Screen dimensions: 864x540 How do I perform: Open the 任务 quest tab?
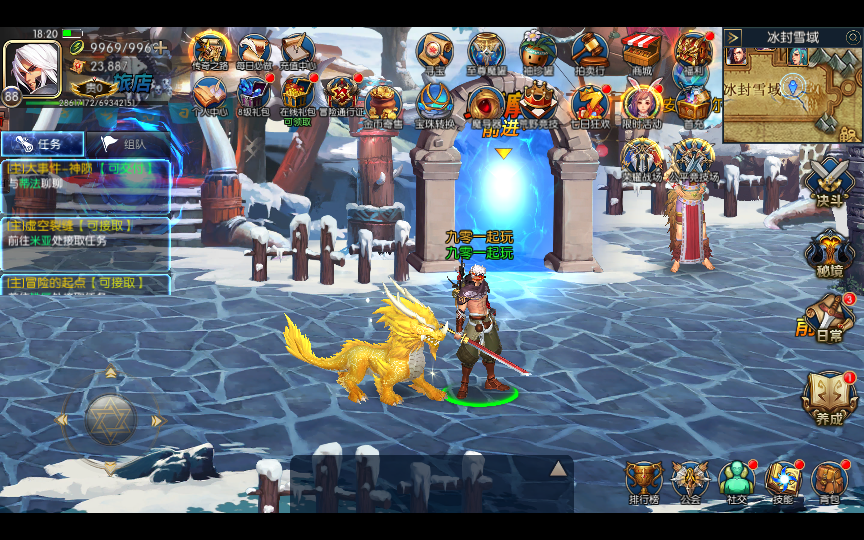click(x=42, y=144)
